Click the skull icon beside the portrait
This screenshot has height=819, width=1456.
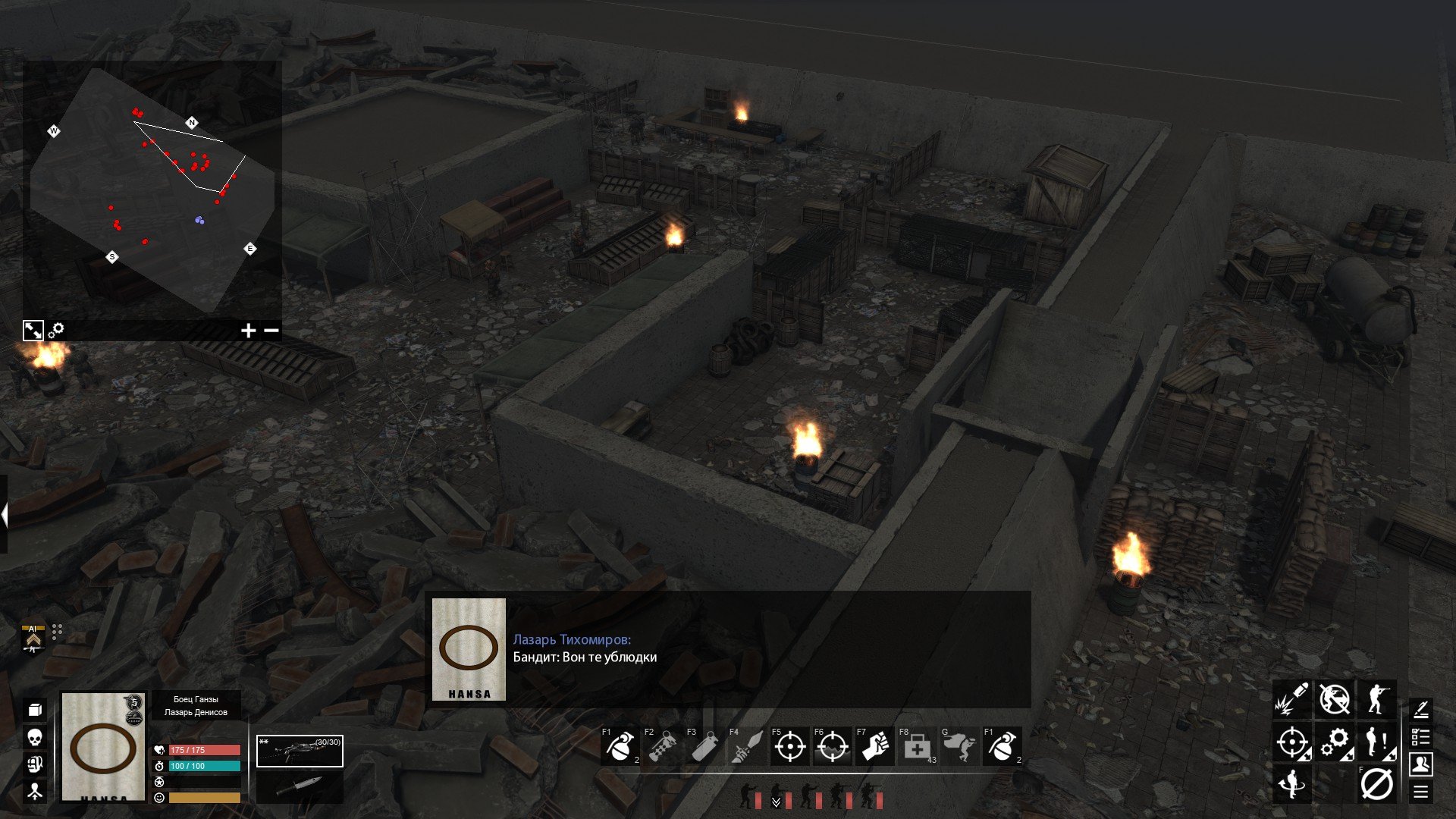35,737
